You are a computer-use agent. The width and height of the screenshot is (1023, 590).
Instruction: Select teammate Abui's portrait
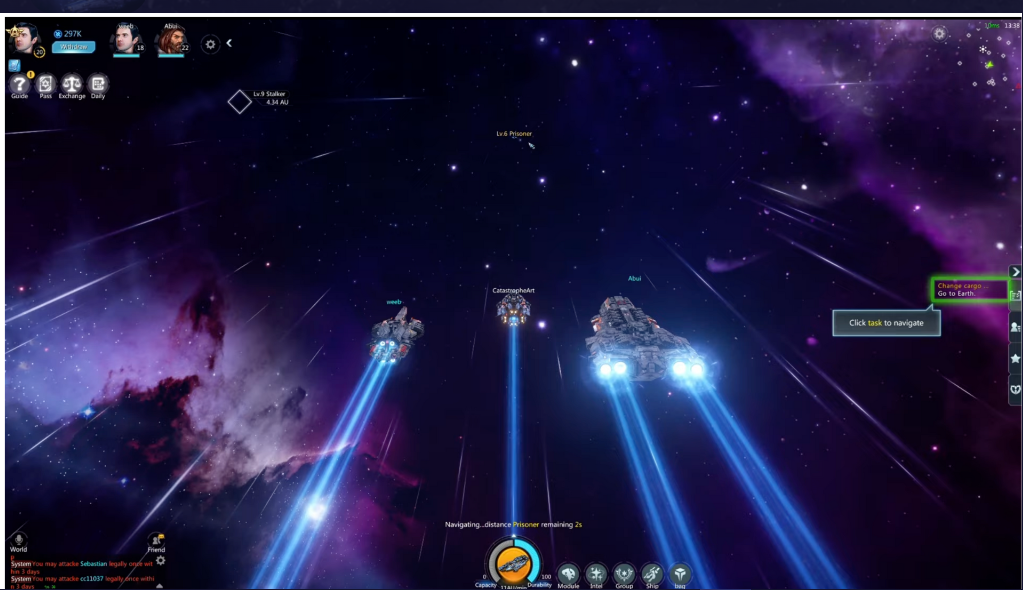(169, 40)
